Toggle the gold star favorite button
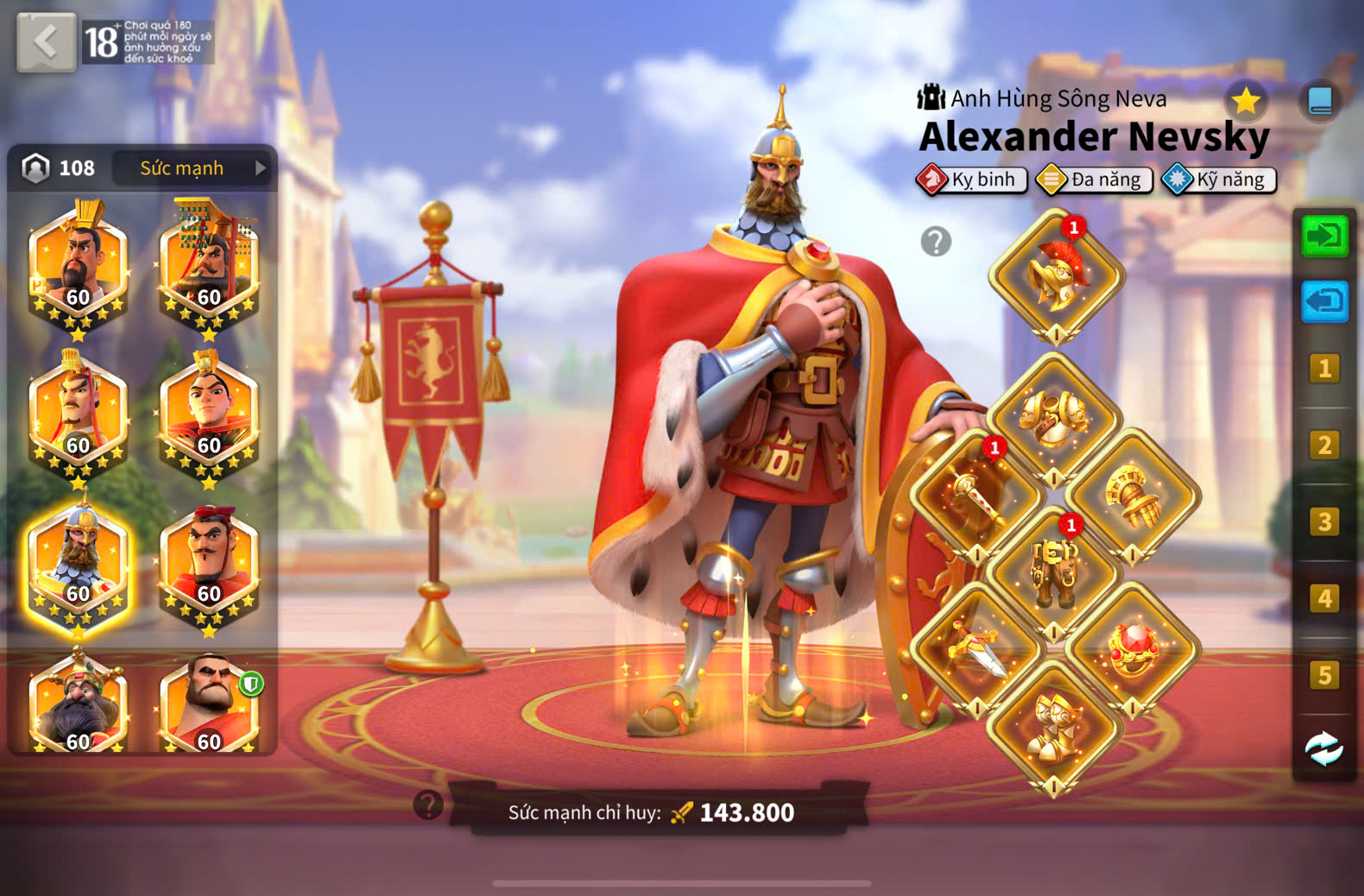Image resolution: width=1364 pixels, height=896 pixels. click(x=1246, y=102)
